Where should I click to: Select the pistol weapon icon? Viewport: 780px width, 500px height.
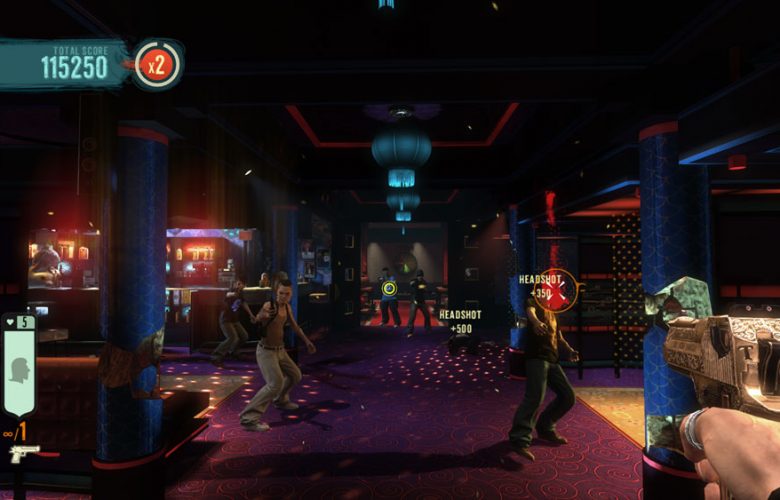(24, 453)
